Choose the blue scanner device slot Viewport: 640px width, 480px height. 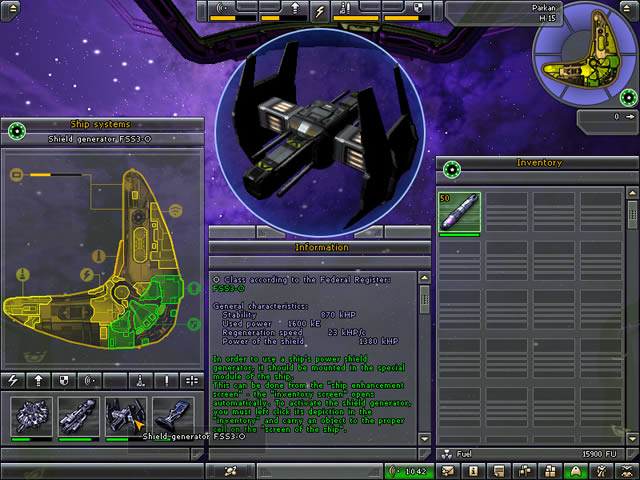point(174,416)
